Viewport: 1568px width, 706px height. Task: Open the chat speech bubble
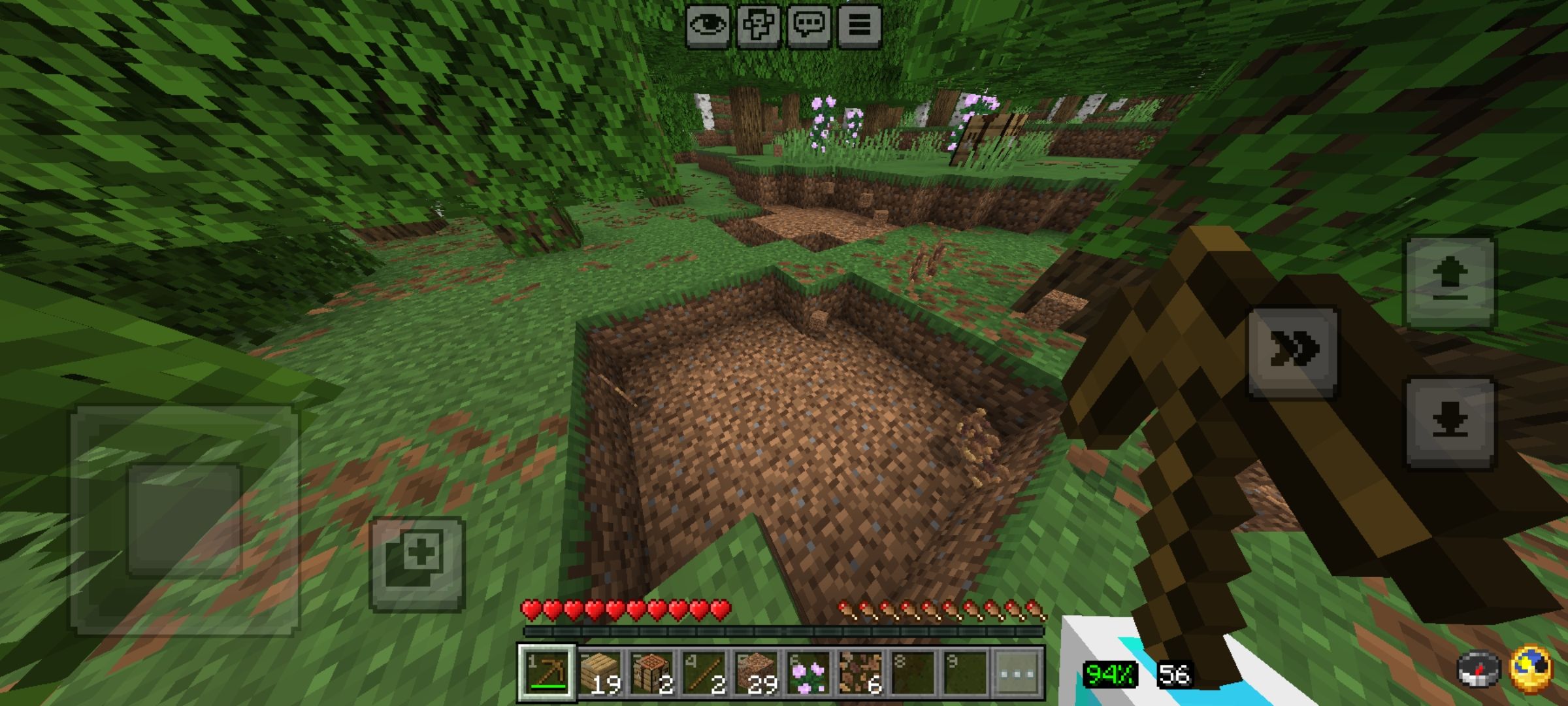pyautogui.click(x=809, y=26)
